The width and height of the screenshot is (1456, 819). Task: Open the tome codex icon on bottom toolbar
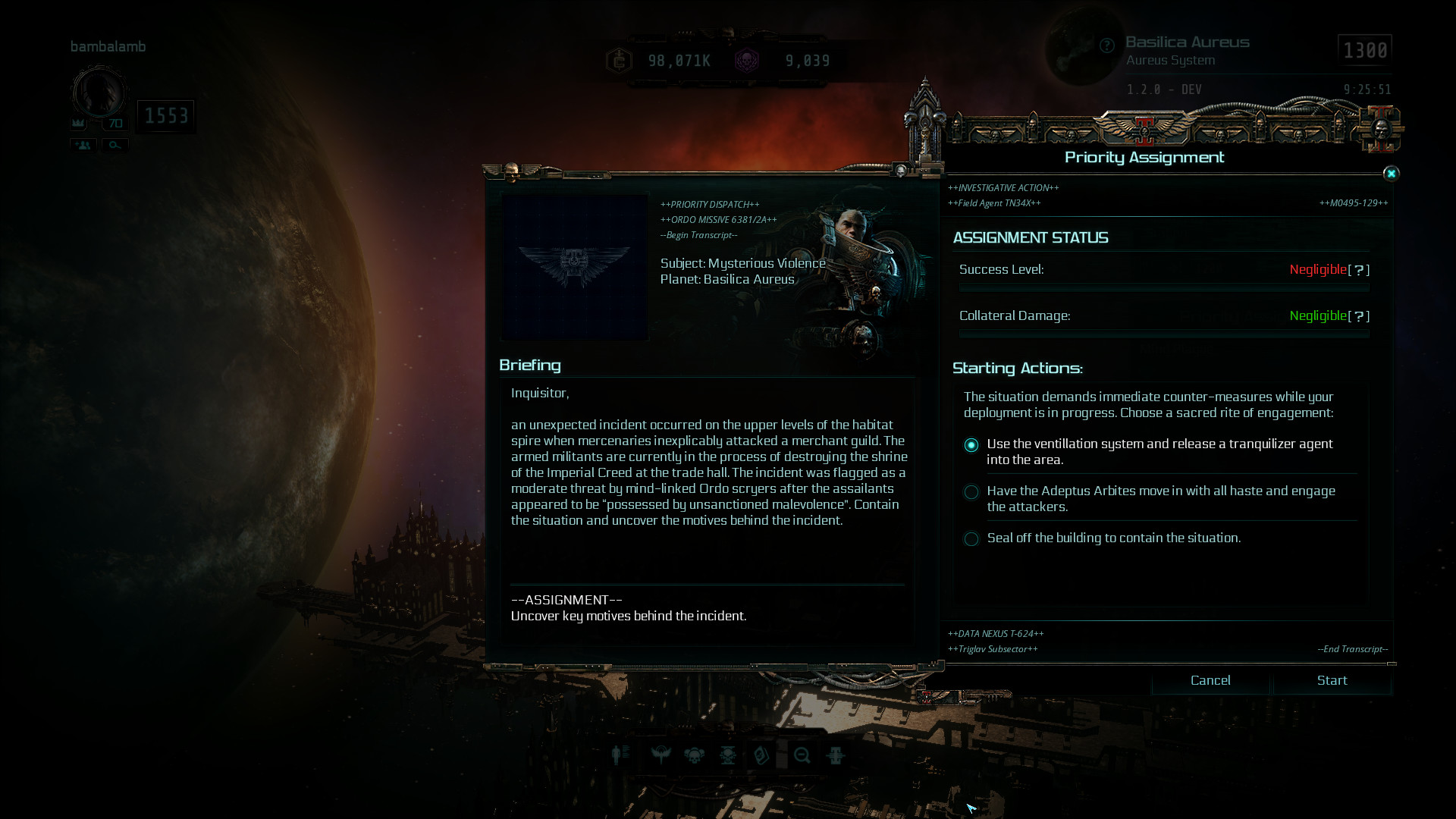(x=761, y=755)
